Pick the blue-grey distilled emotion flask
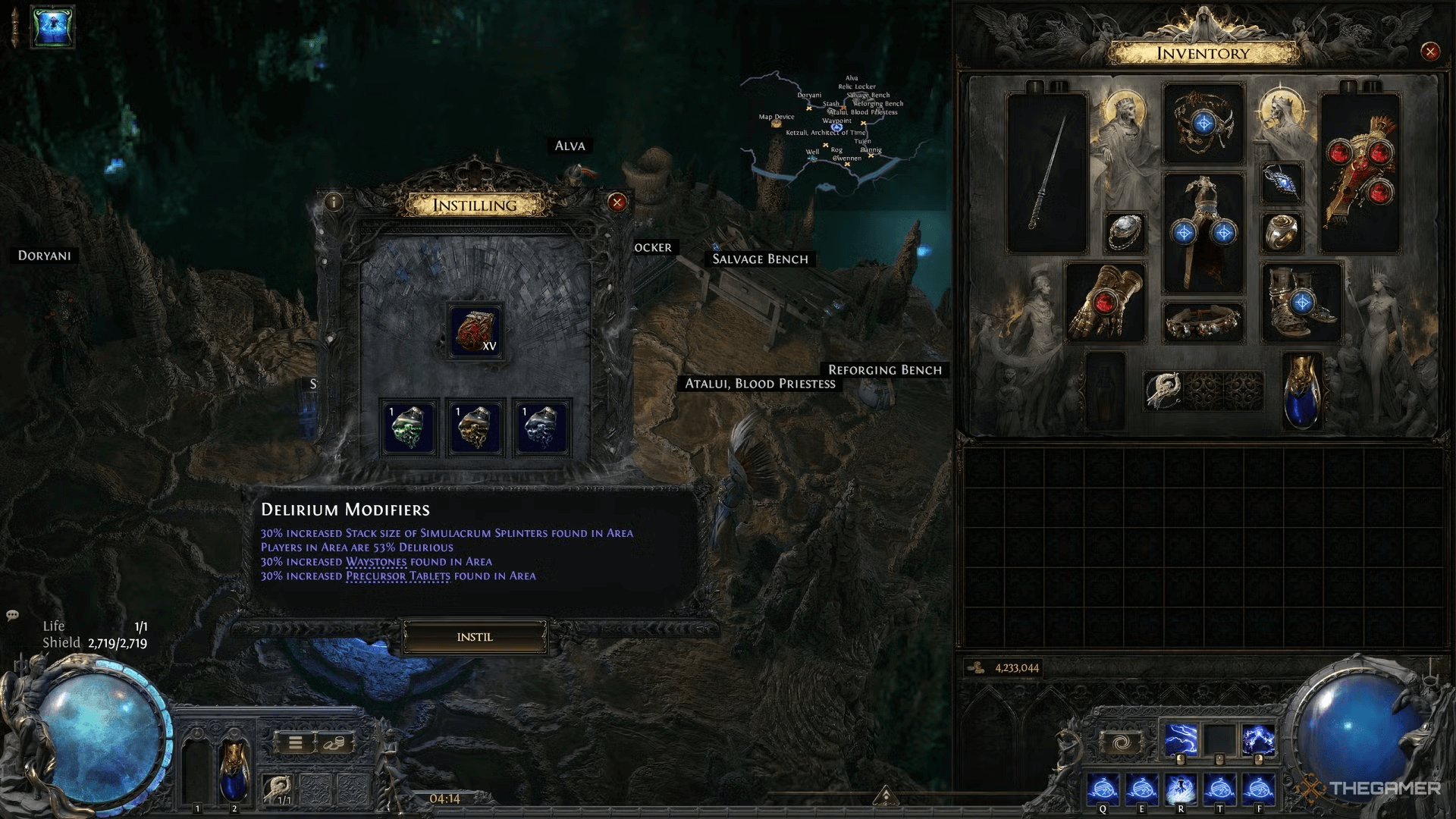This screenshot has width=1456, height=819. click(x=541, y=428)
